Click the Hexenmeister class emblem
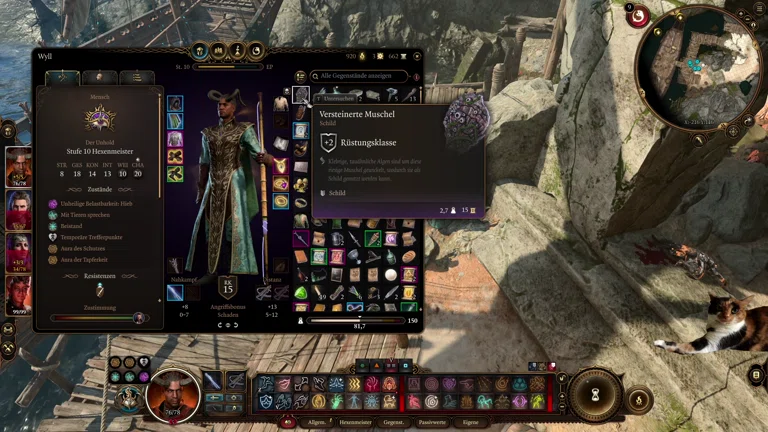The image size is (768, 432). coord(100,120)
